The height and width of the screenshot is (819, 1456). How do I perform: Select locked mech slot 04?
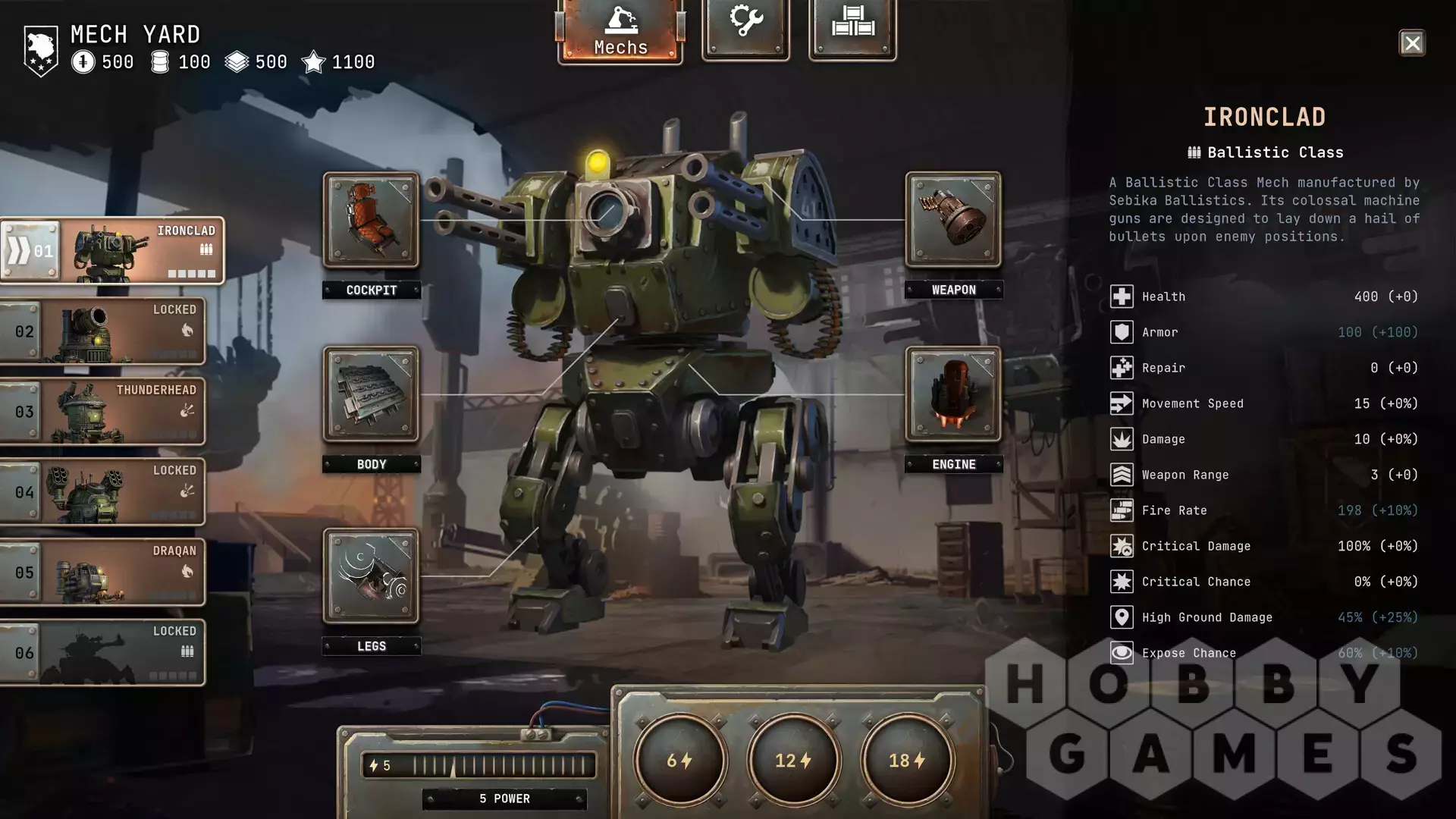coord(102,492)
